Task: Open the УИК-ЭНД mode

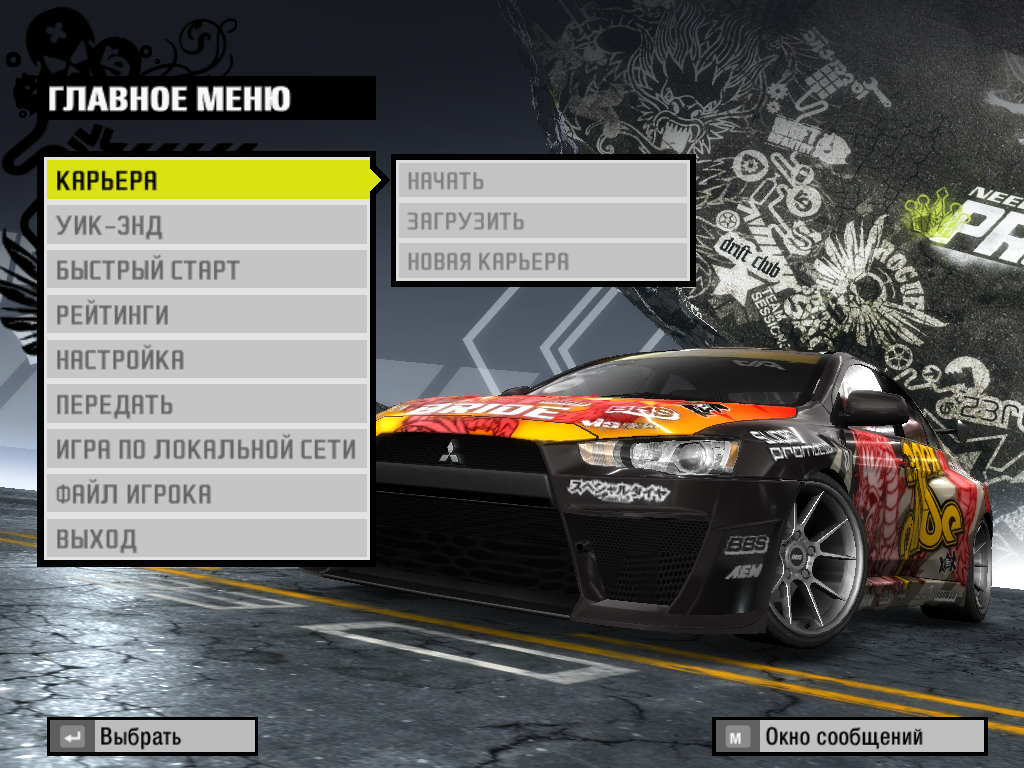Action: [x=207, y=226]
